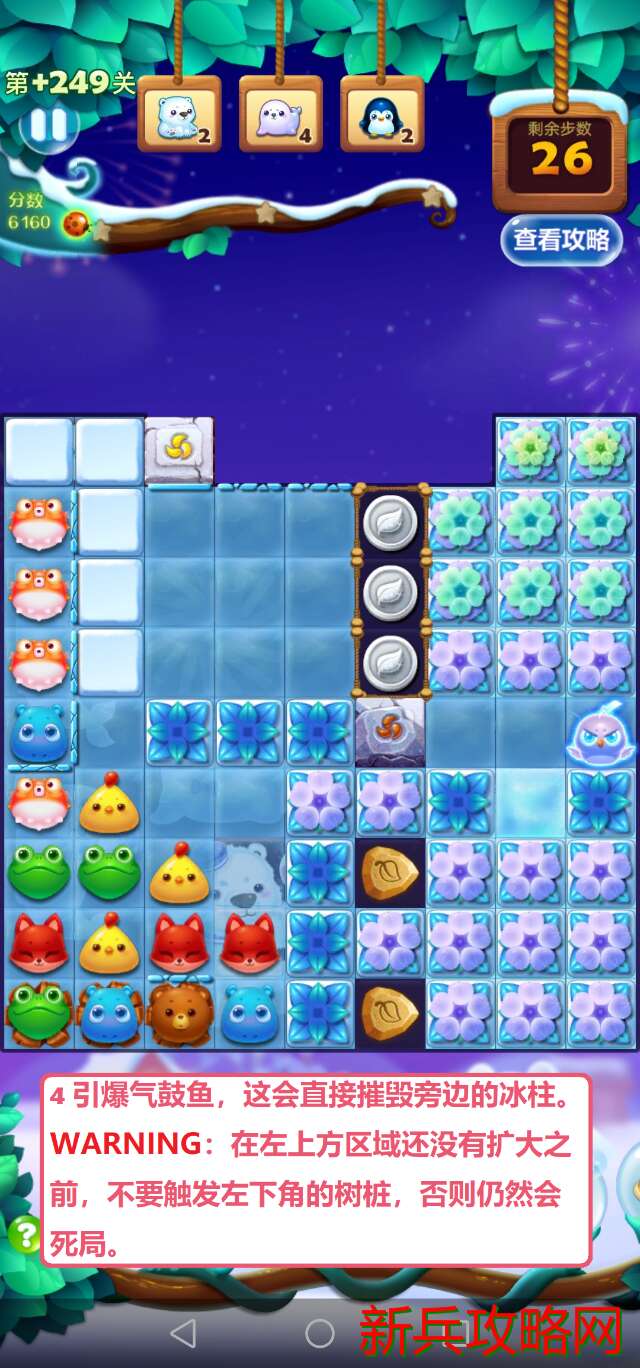Image resolution: width=640 pixels, height=1368 pixels.
Task: Tap the seal goal tile
Action: (x=280, y=116)
